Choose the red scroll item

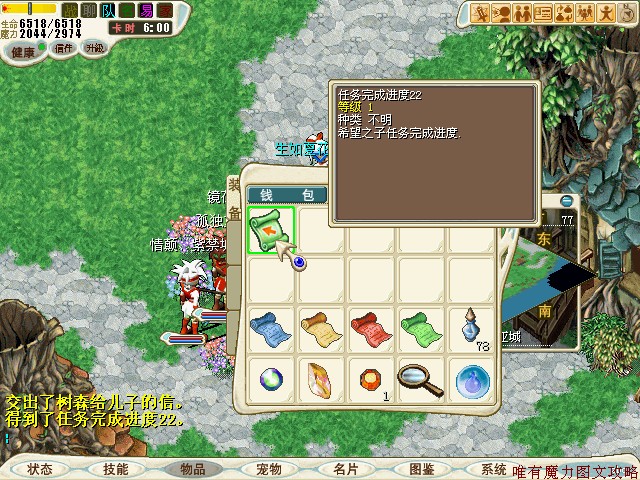pos(370,329)
